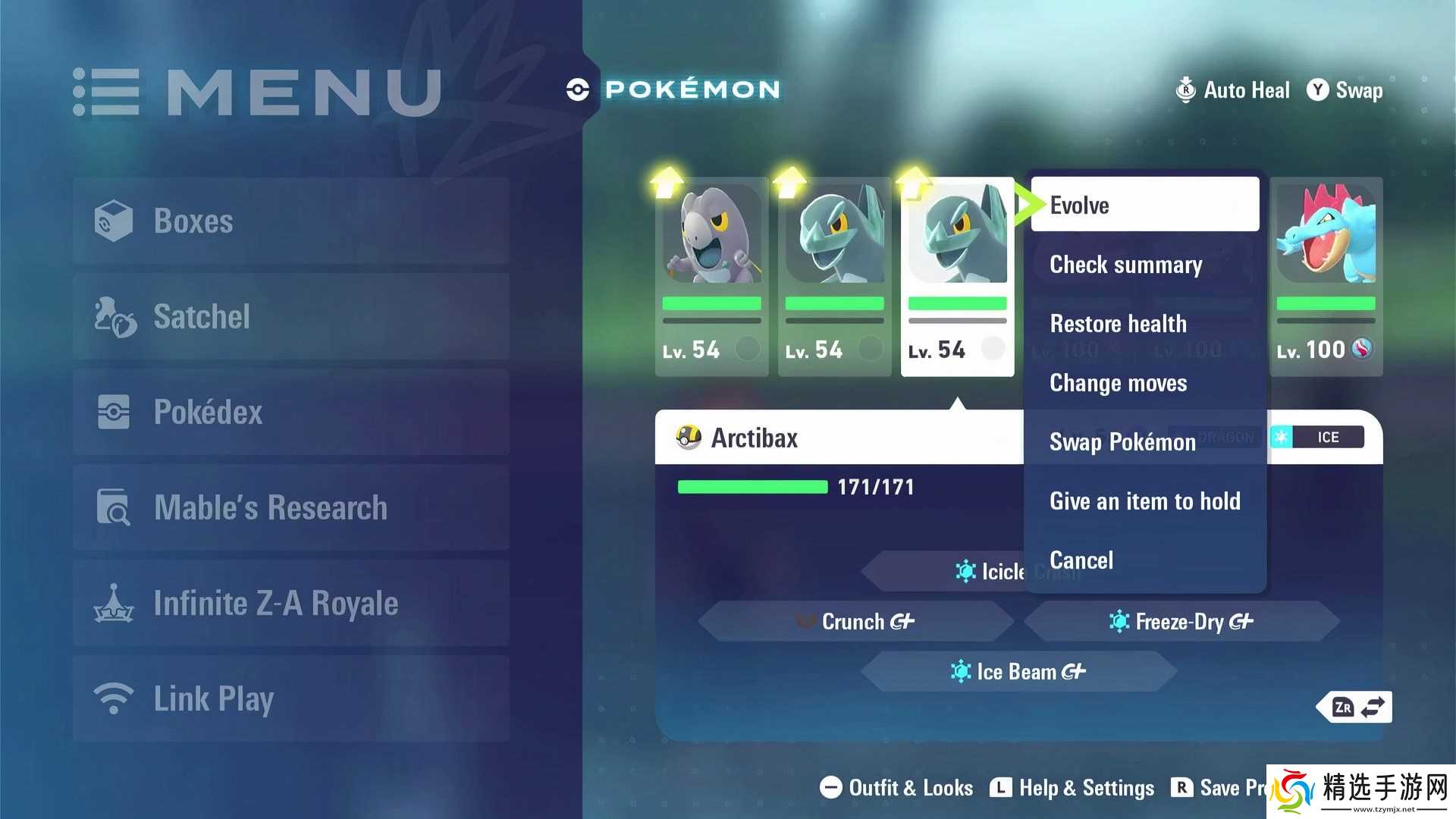Open the Pokédex entry

coord(291,413)
